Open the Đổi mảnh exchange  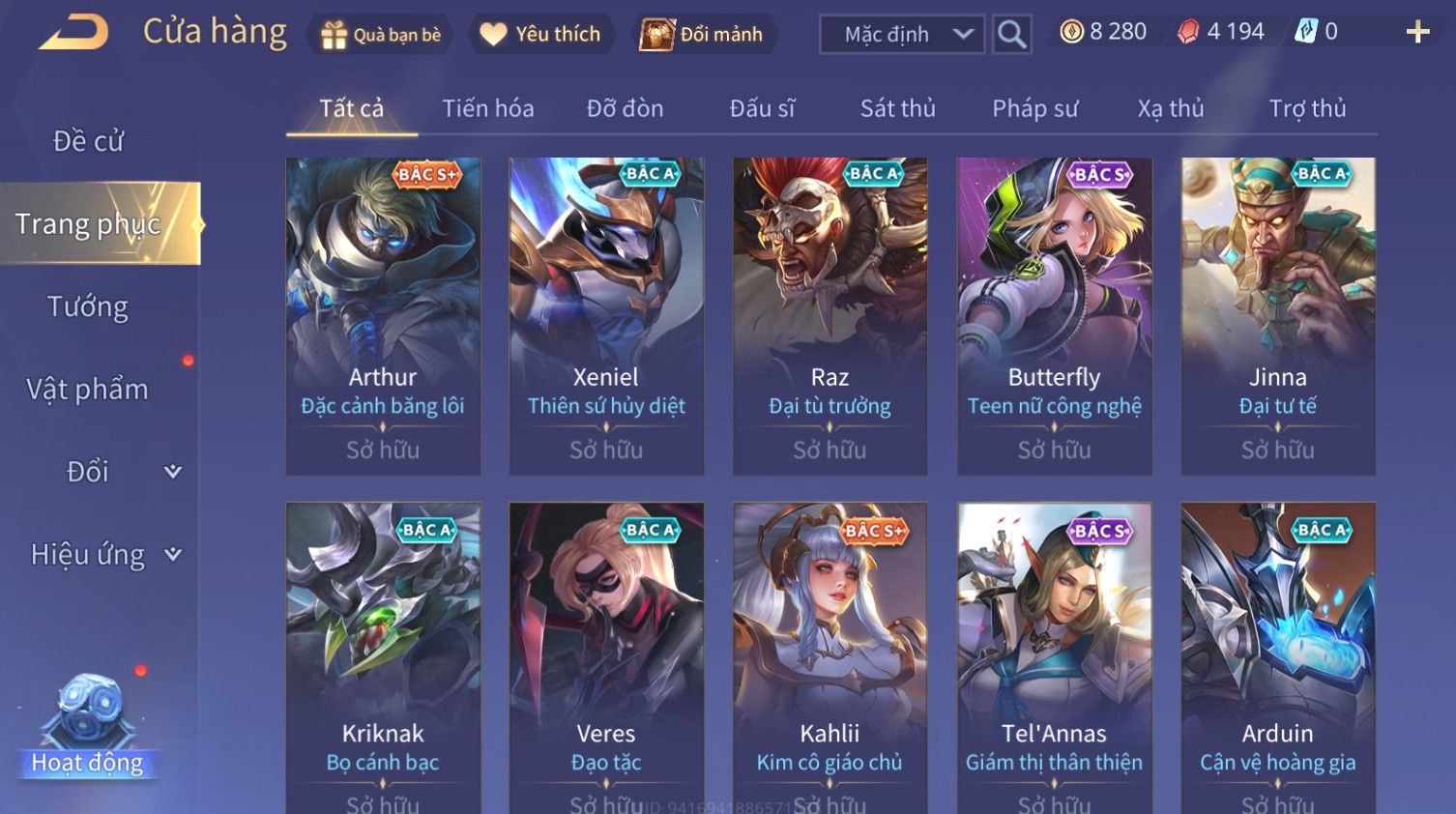click(702, 35)
